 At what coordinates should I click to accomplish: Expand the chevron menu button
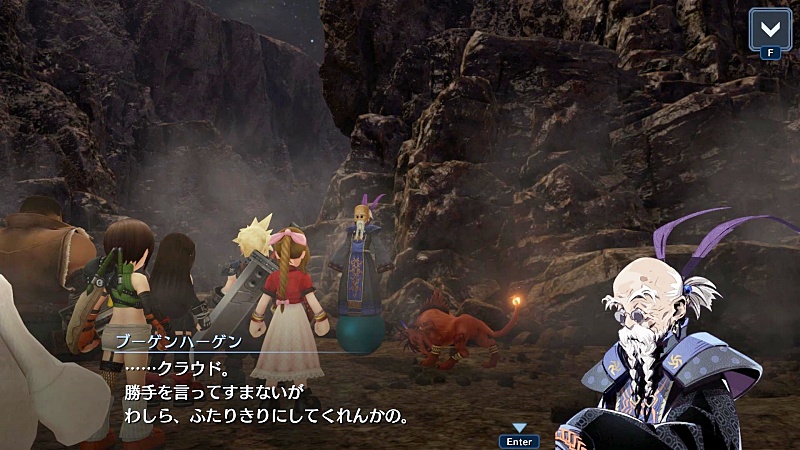click(770, 27)
